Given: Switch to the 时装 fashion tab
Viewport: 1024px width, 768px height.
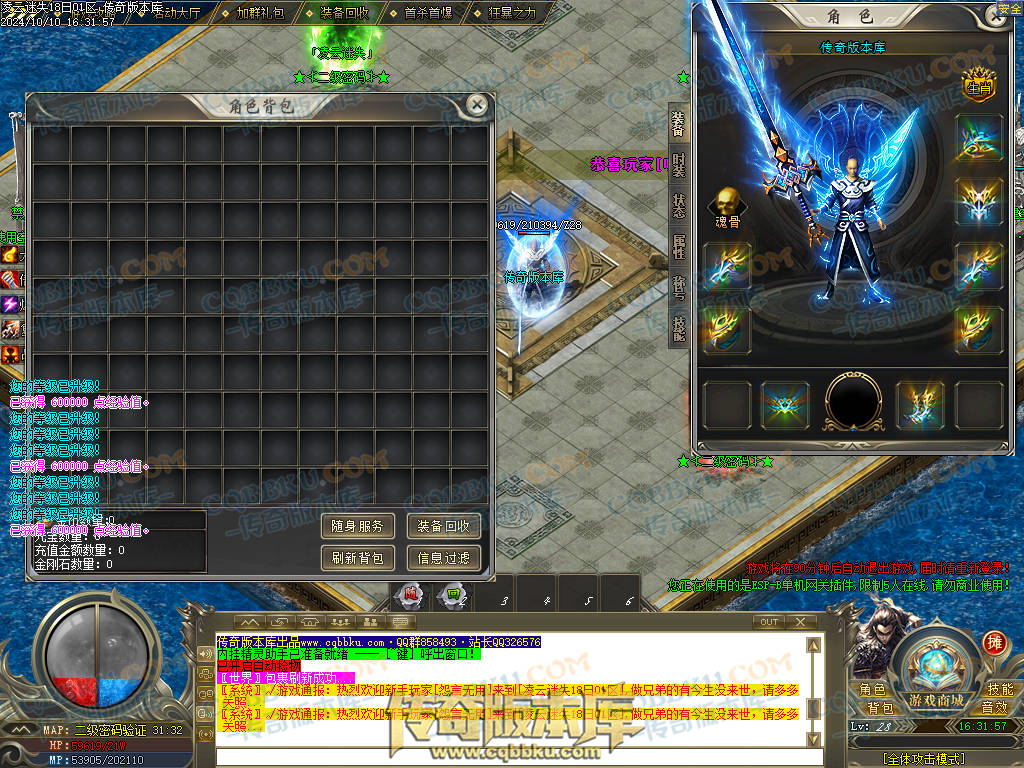Looking at the screenshot, I should tap(678, 165).
